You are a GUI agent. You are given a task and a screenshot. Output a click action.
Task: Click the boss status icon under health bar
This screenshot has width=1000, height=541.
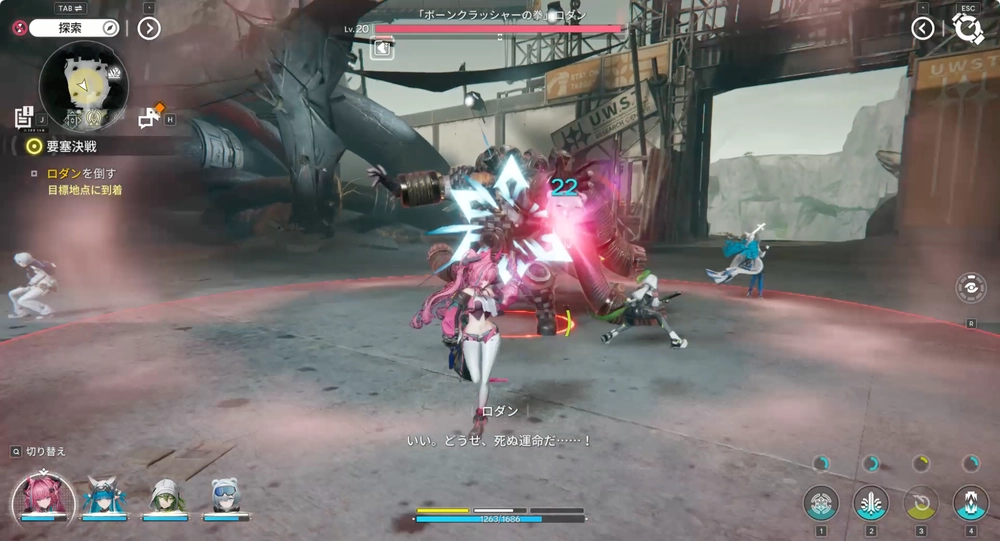point(382,47)
